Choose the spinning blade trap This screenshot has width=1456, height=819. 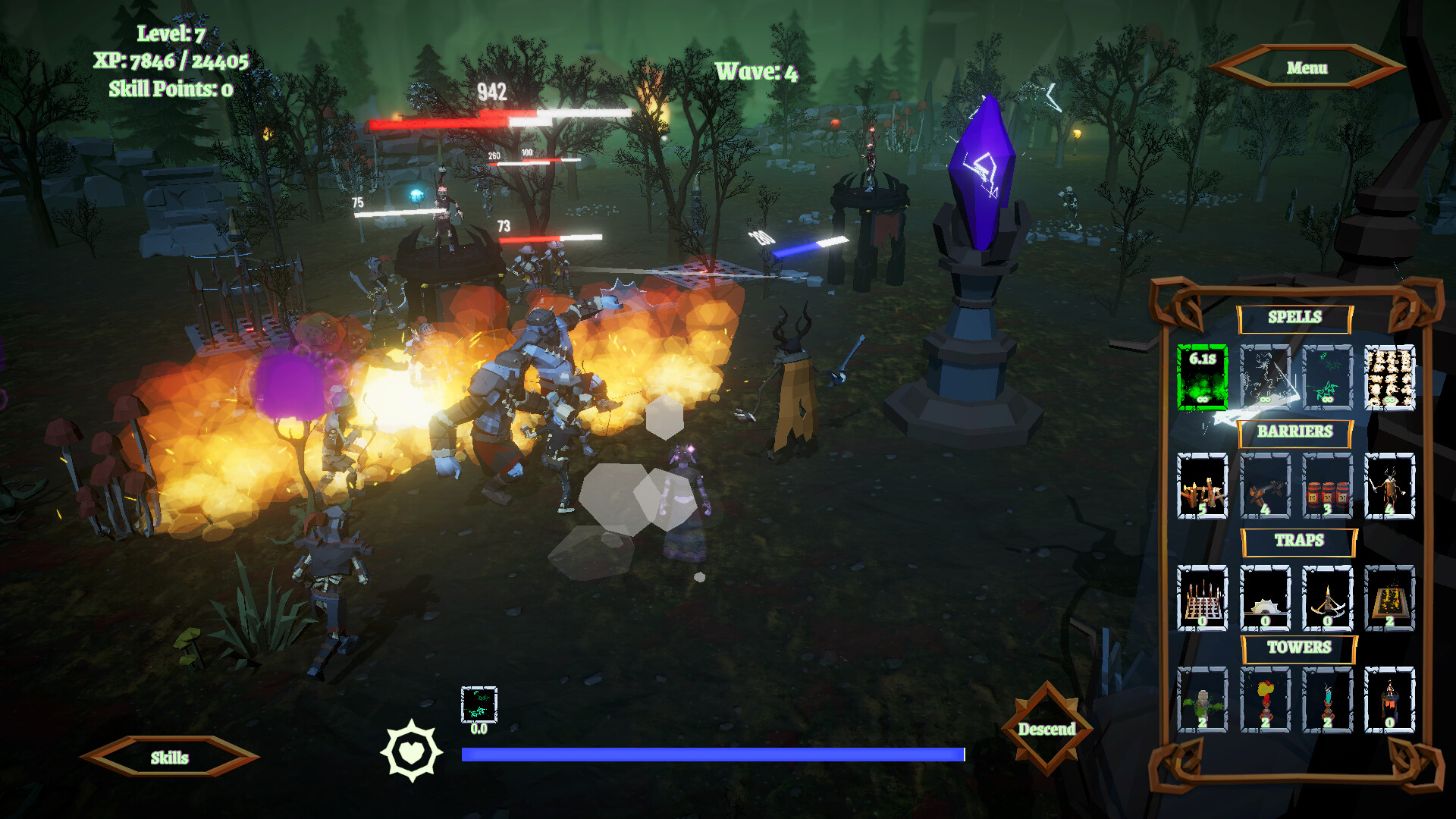click(x=1327, y=598)
